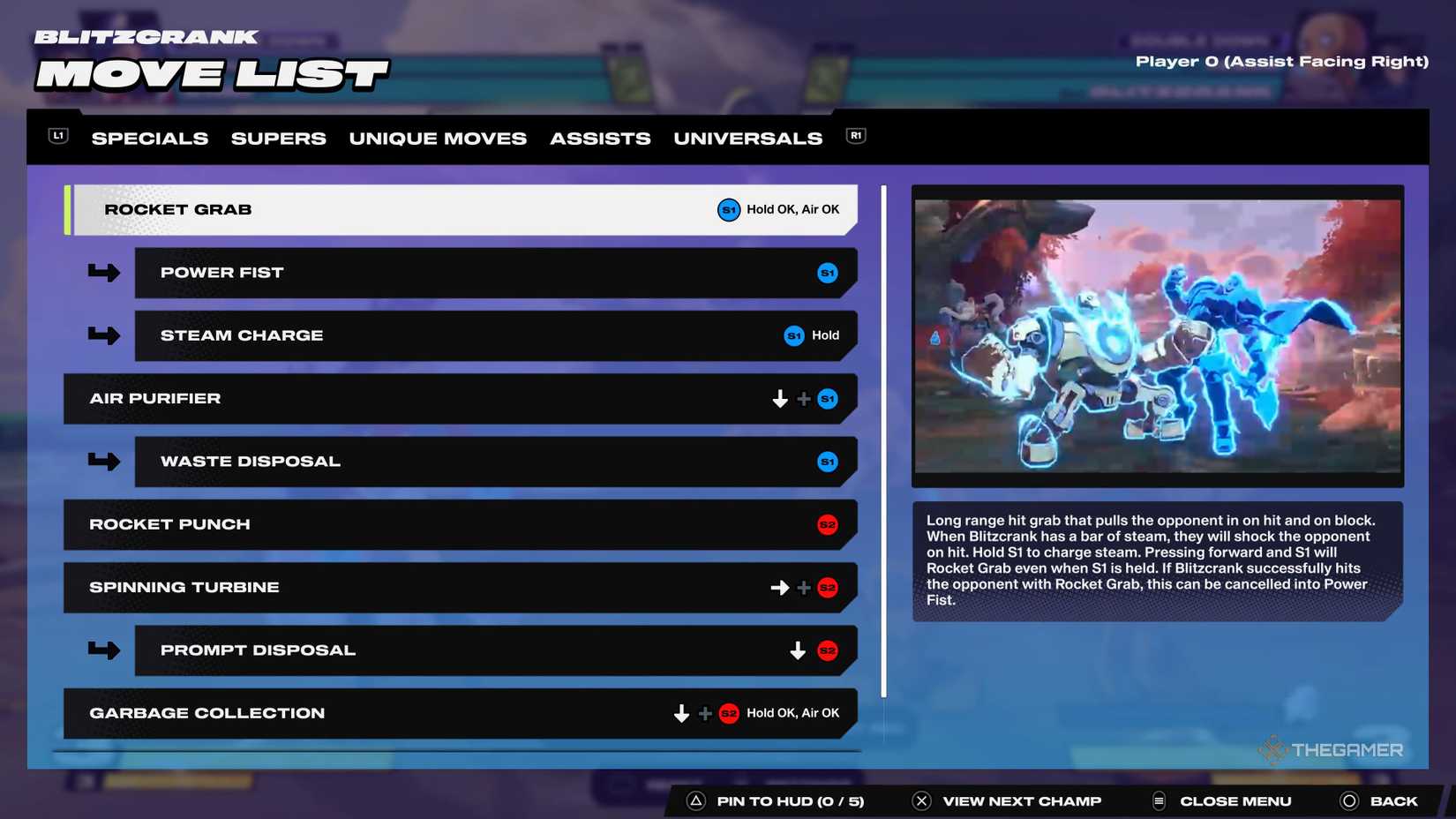This screenshot has height=819, width=1456.
Task: Click the R1 bumper icon right of Universals
Action: [854, 135]
